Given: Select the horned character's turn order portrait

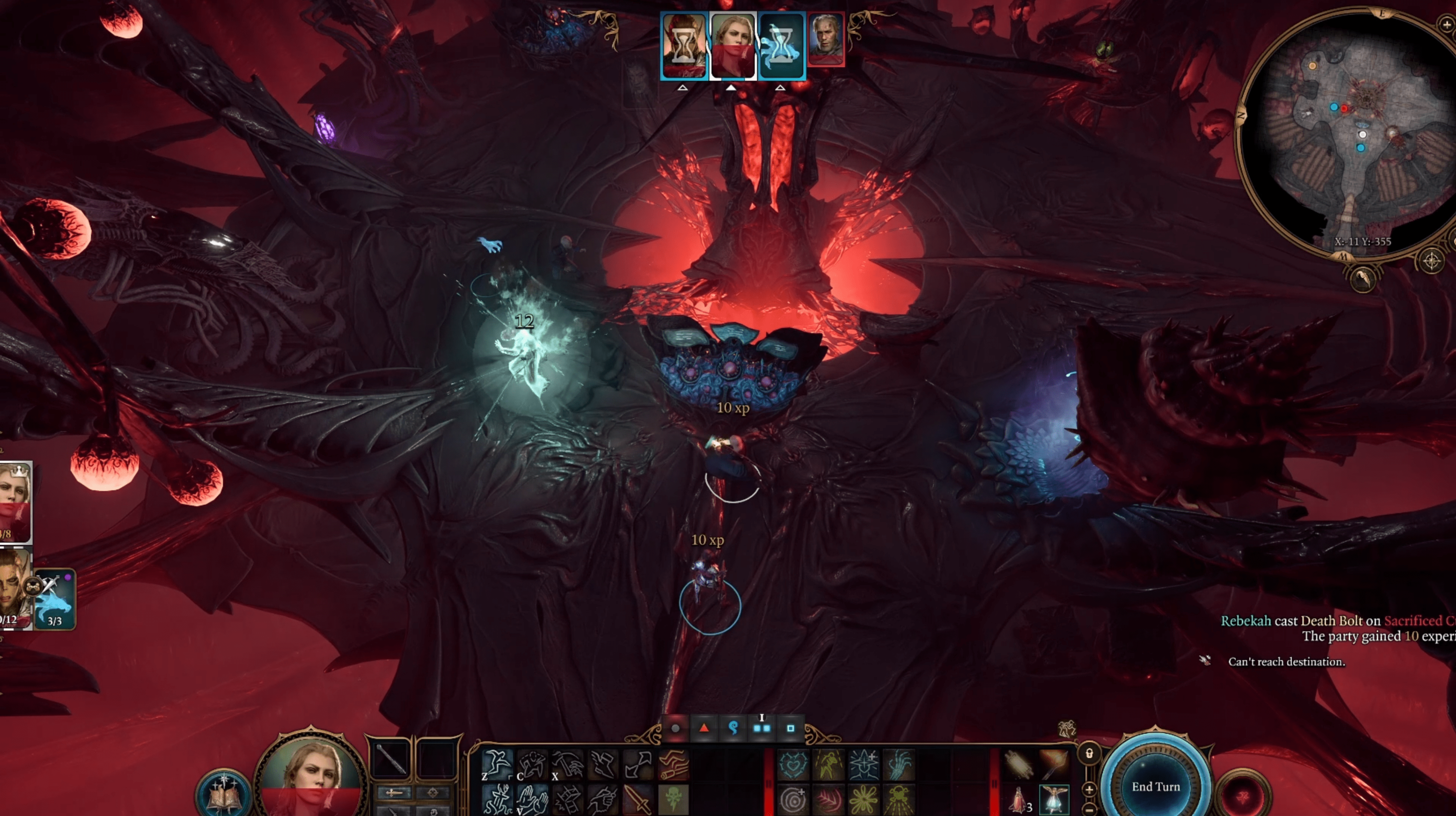Looking at the screenshot, I should click(684, 45).
